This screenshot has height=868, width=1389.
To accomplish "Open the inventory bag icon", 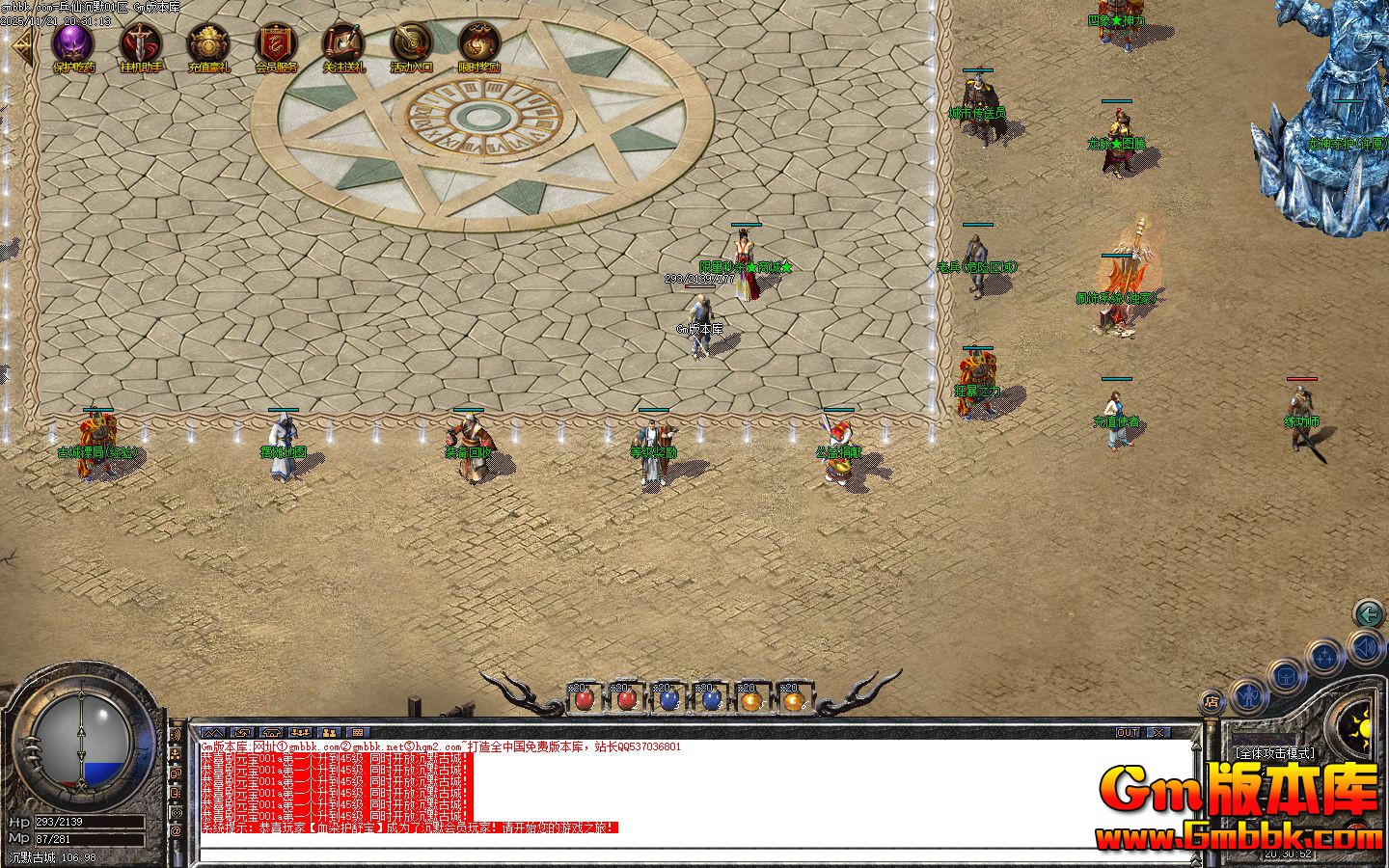I will click(x=1286, y=675).
